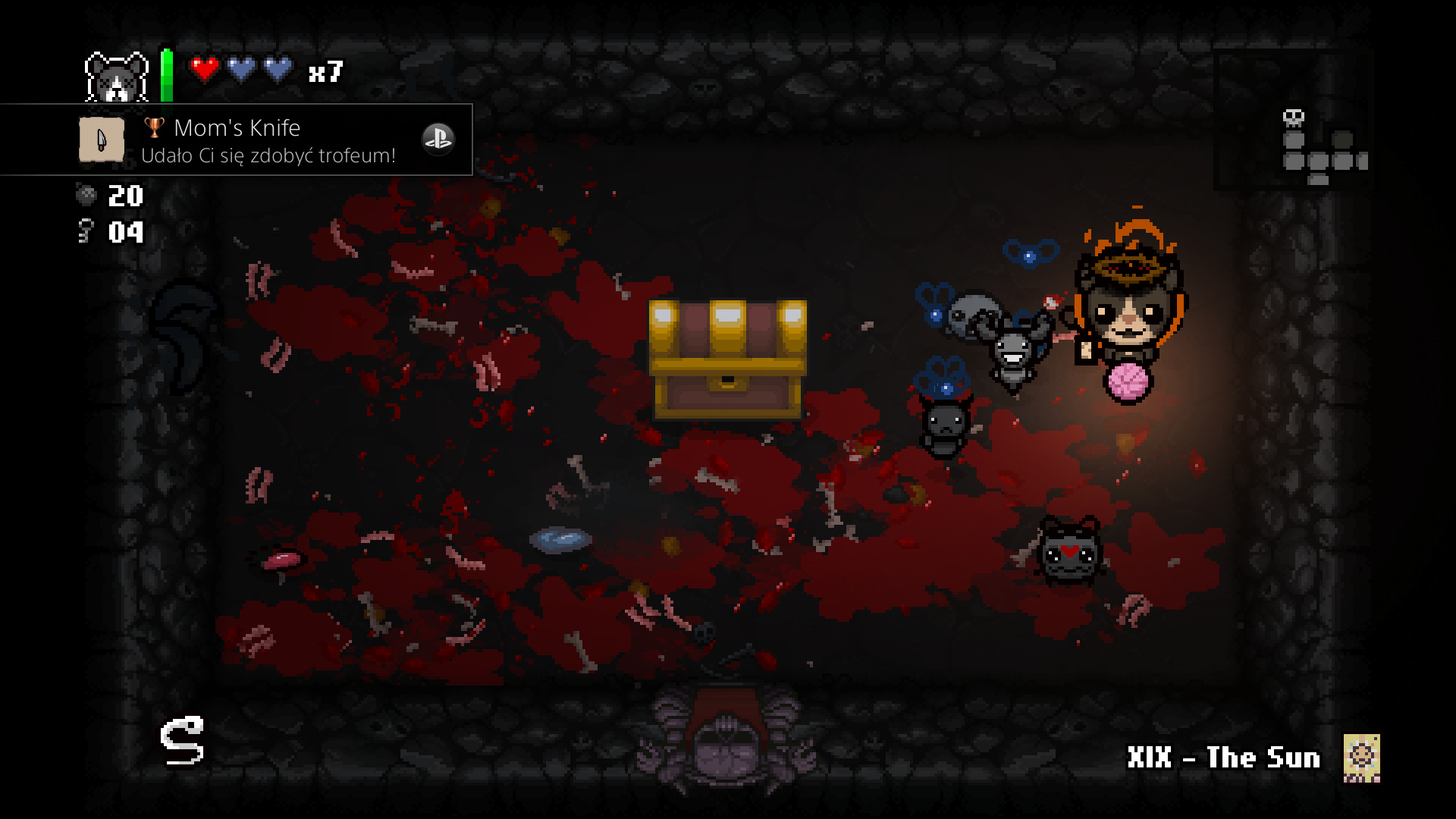Select The Sun tarot card slot

click(x=1361, y=758)
